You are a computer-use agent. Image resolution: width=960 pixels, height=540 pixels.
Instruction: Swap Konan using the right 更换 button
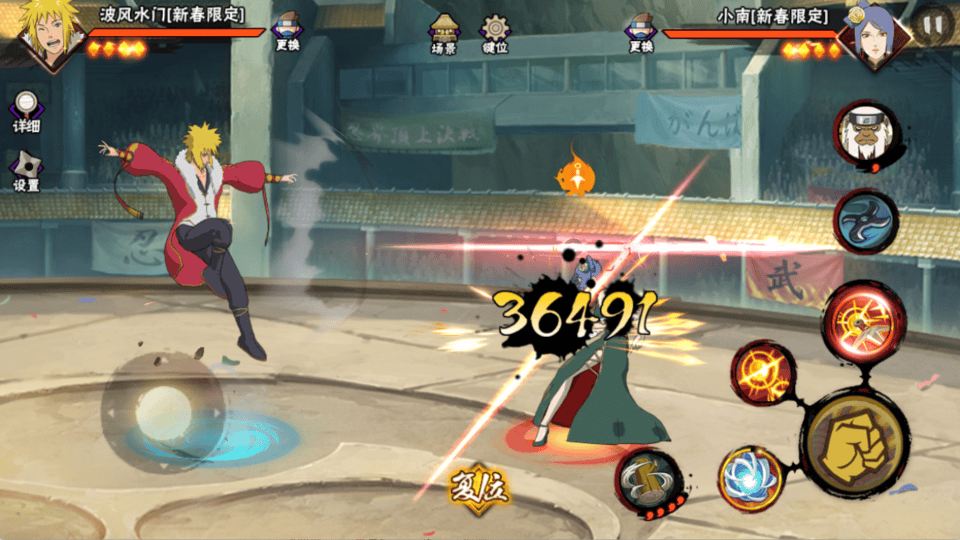pyautogui.click(x=641, y=32)
